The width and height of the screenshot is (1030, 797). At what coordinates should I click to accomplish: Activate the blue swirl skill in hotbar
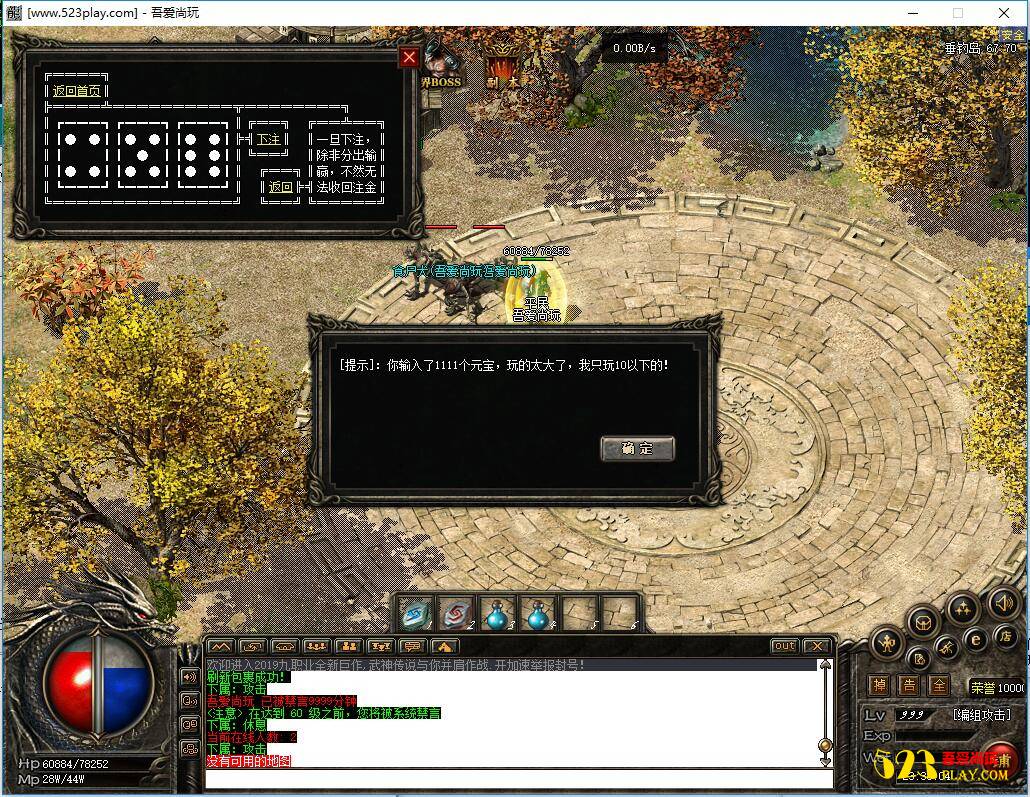[416, 612]
